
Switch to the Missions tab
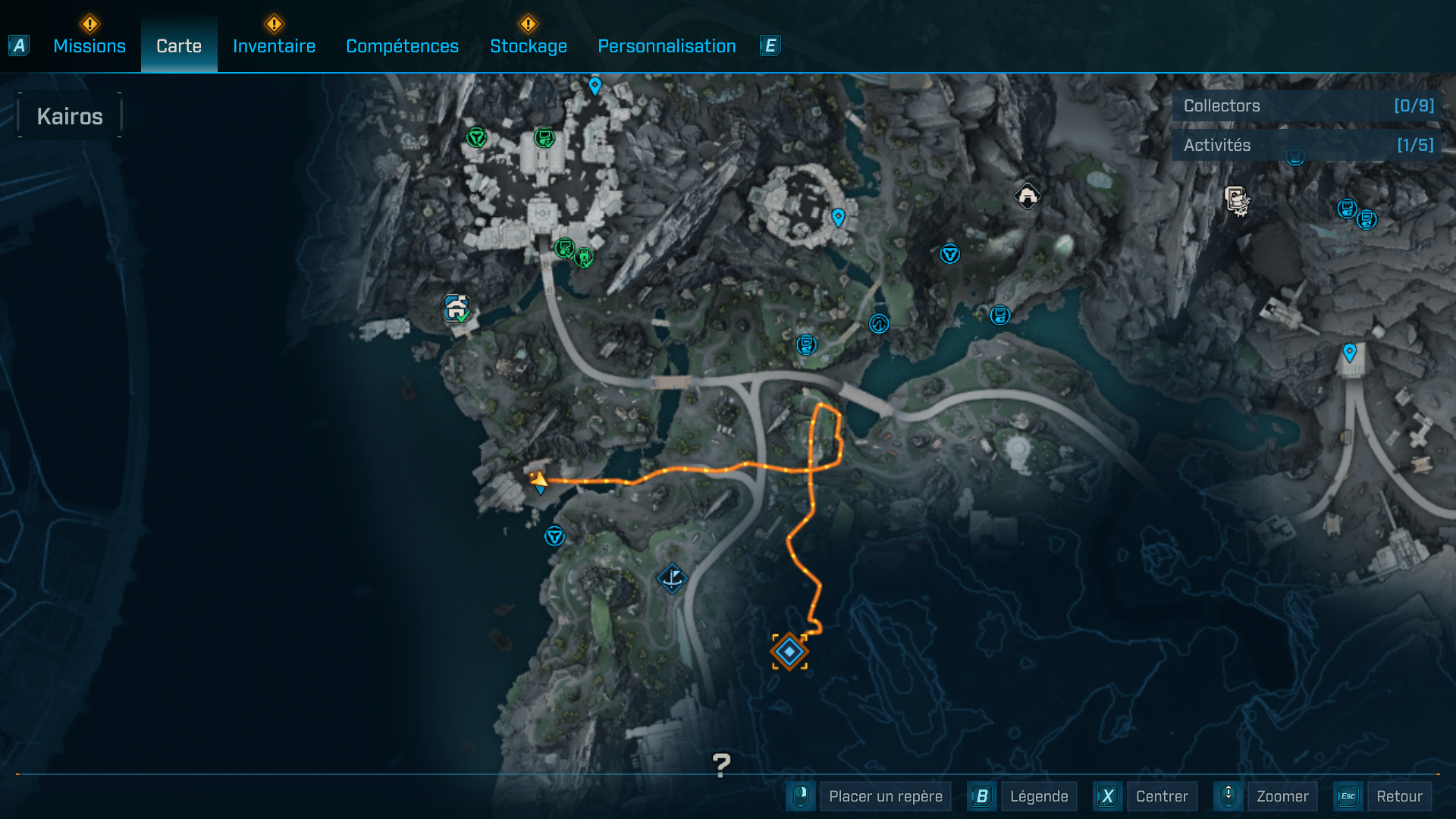pyautogui.click(x=89, y=46)
